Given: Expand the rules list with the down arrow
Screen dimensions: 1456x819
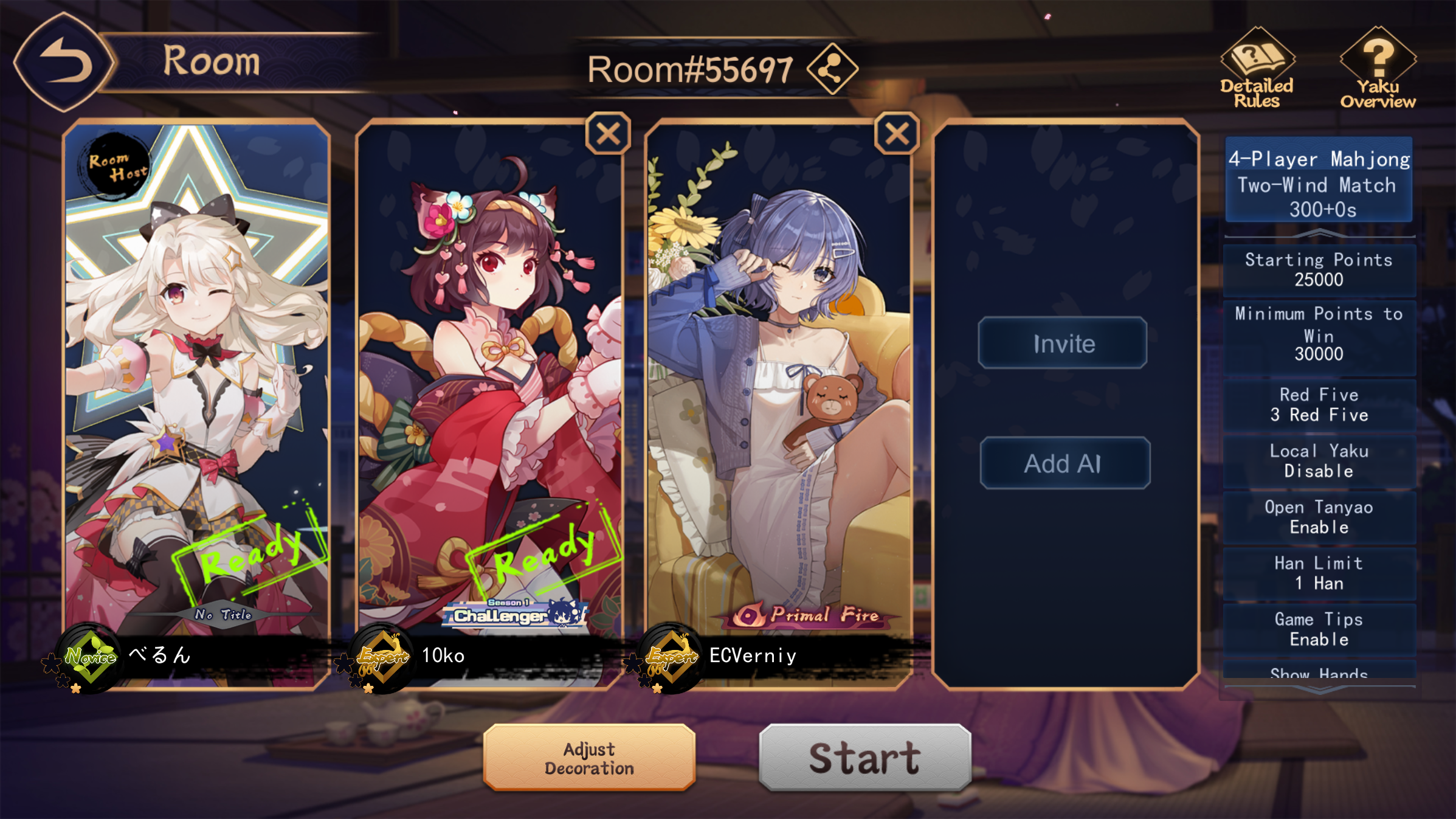Looking at the screenshot, I should 1319,689.
